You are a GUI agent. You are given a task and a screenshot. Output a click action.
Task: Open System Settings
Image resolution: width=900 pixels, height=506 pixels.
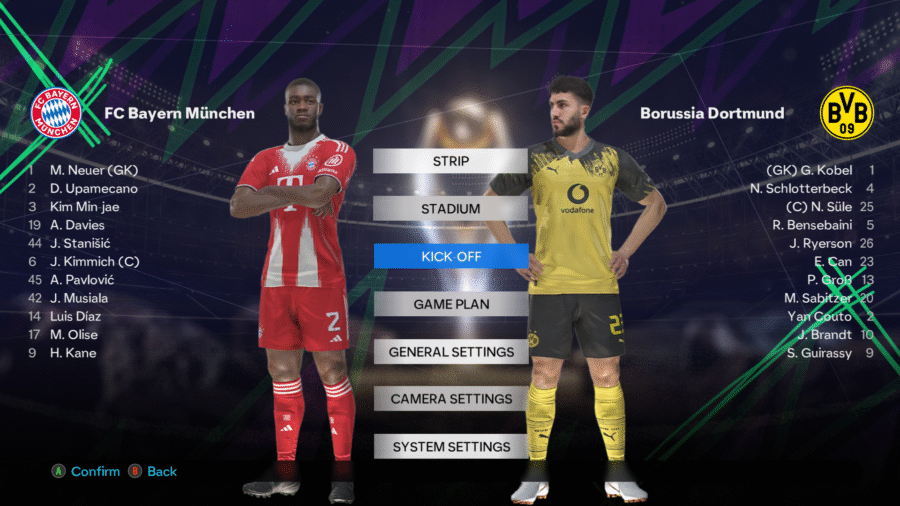click(450, 447)
